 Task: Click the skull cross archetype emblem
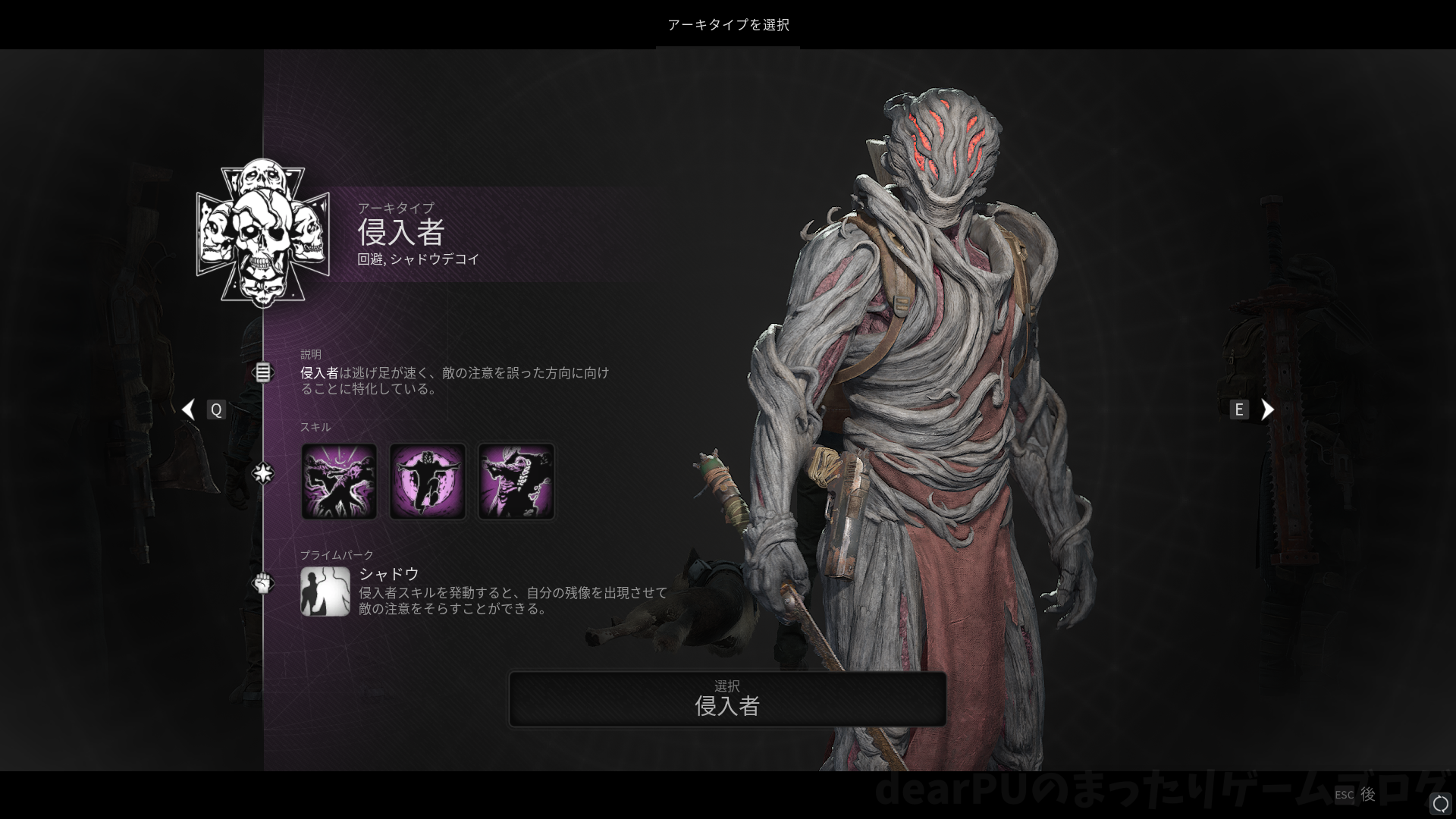[262, 233]
